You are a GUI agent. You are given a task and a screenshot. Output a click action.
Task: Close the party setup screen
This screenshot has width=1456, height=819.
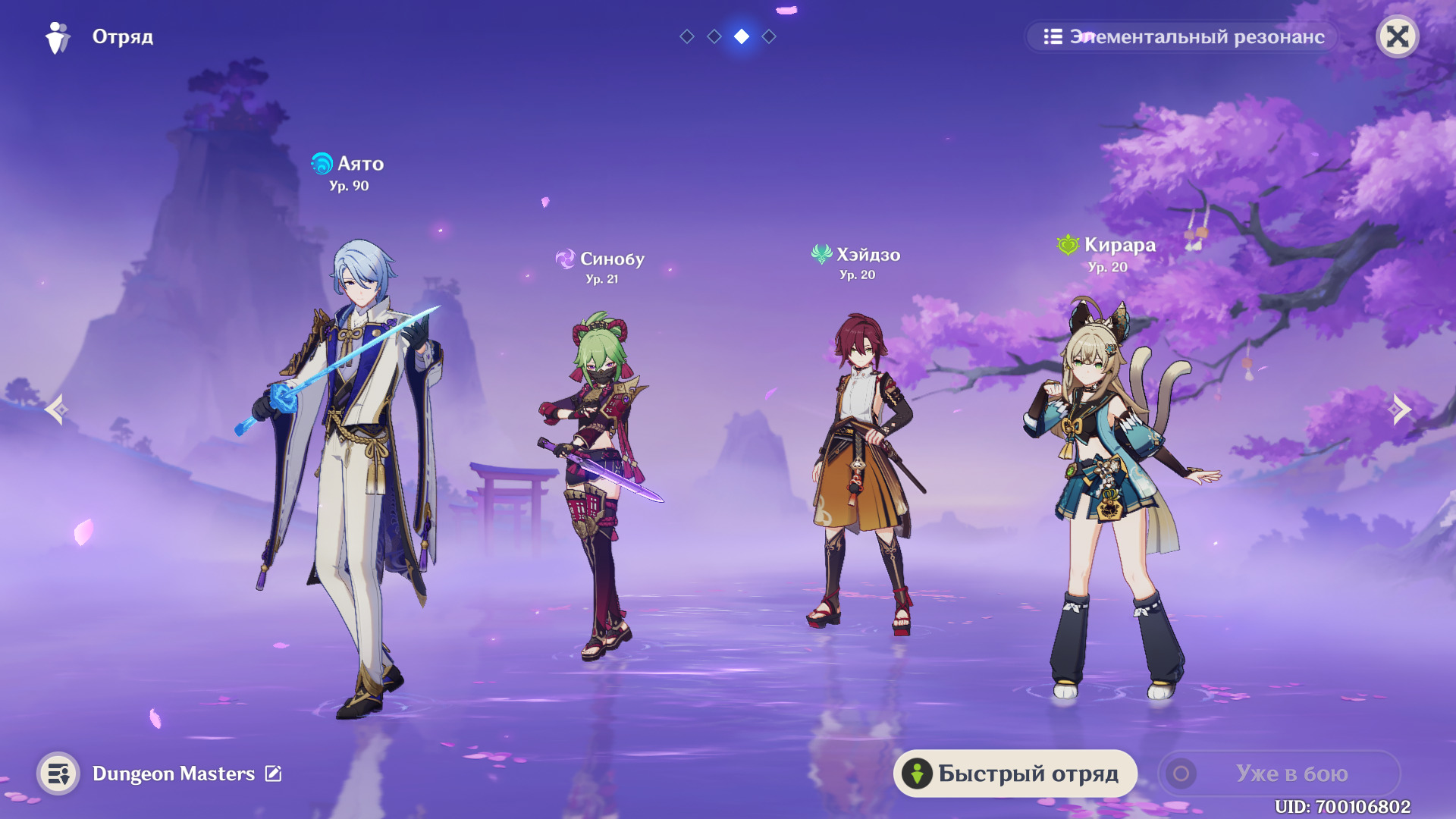point(1397,36)
